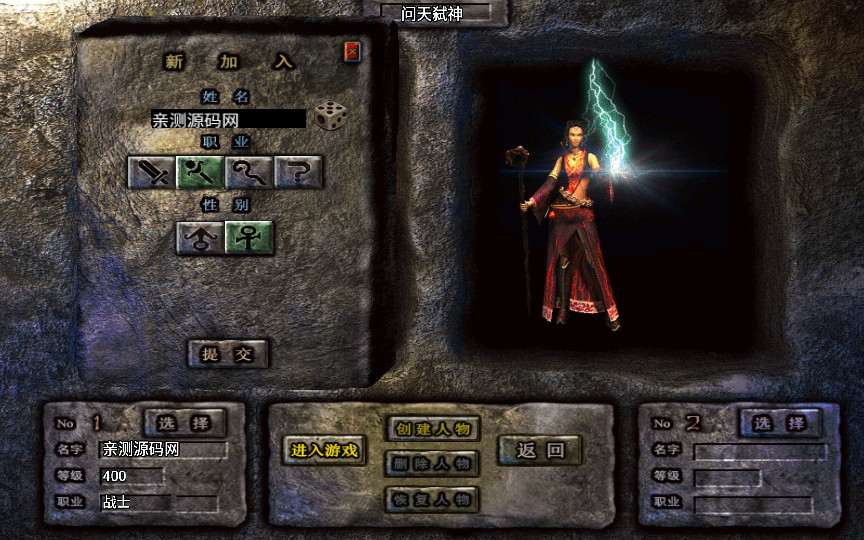This screenshot has height=540, width=864.
Task: Submit the new character with 提交
Action: point(228,353)
